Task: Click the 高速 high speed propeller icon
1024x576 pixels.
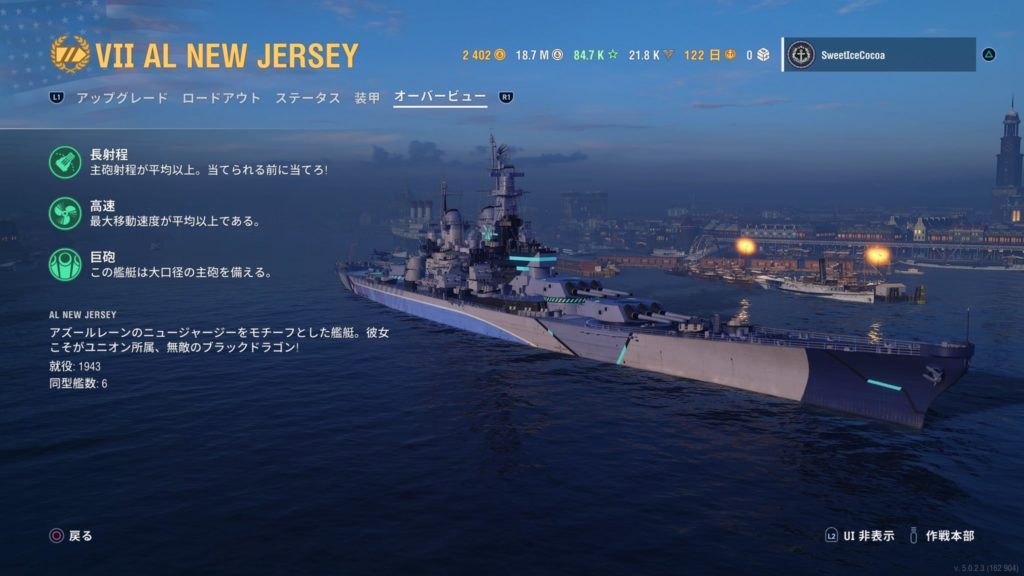Action: coord(65,213)
